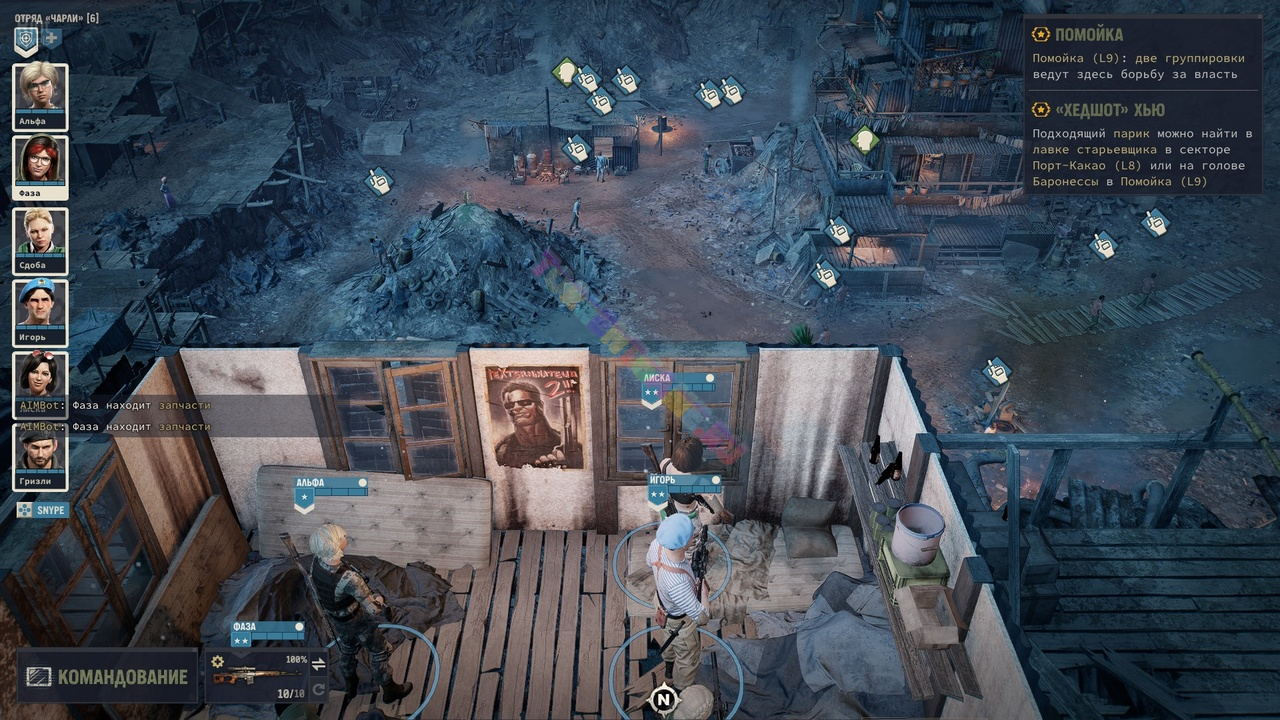Select the Чарли squad shield icon
The width and height of the screenshot is (1280, 720).
coord(26,40)
